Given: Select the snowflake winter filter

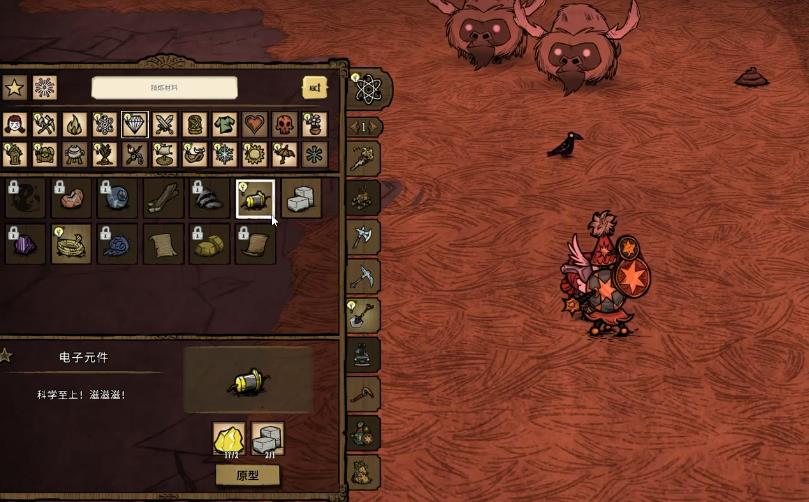Looking at the screenshot, I should click(225, 154).
